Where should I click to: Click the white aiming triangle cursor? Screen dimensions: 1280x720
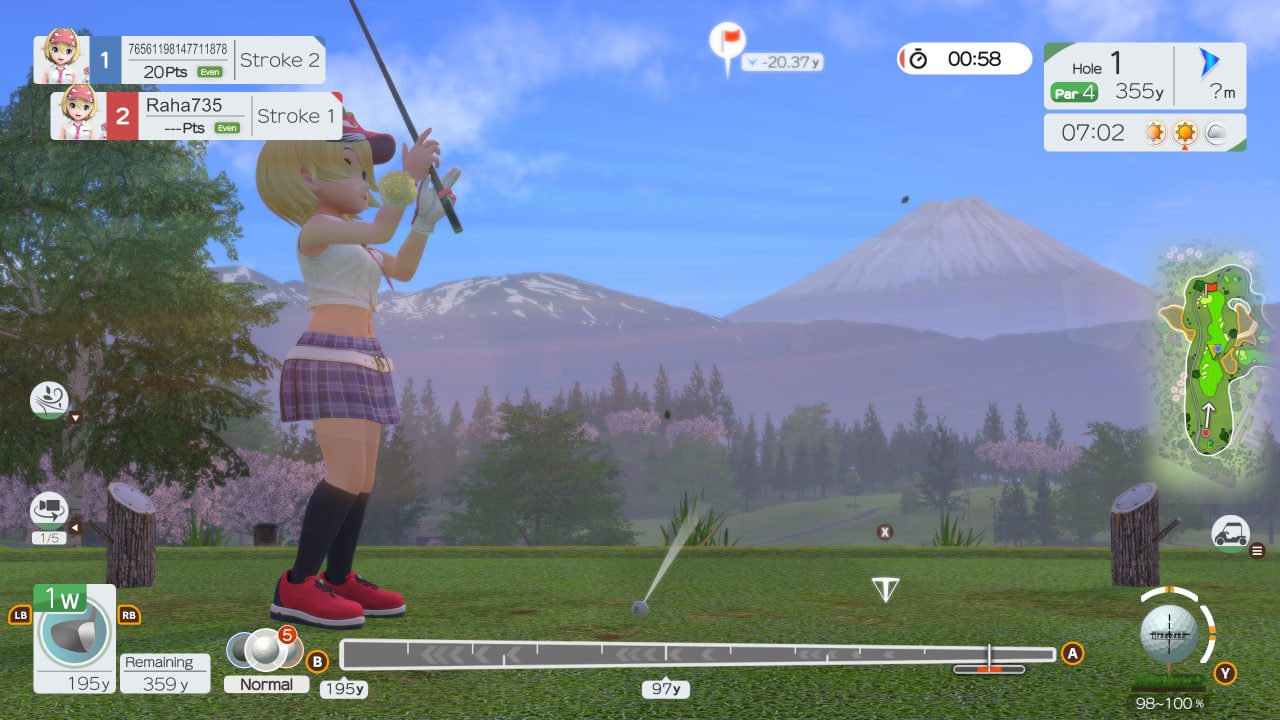885,589
